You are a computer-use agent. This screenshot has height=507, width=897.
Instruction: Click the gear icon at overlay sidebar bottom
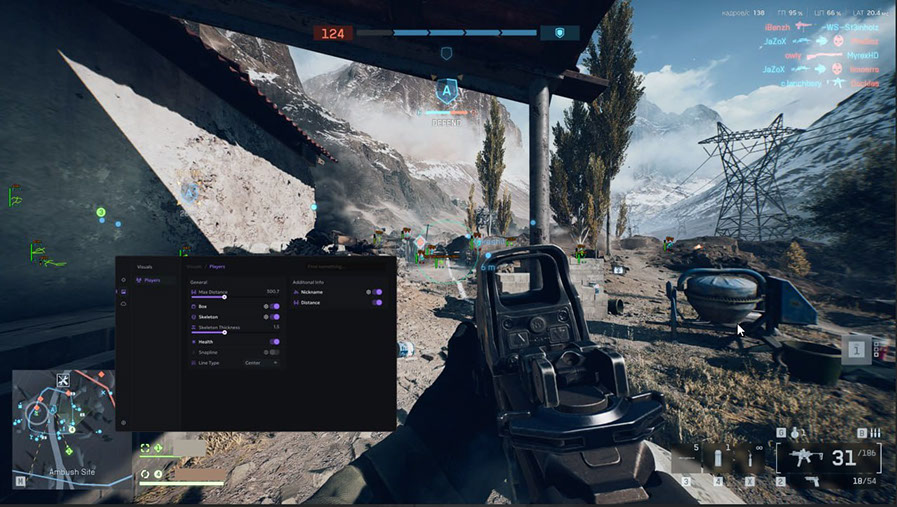[123, 423]
